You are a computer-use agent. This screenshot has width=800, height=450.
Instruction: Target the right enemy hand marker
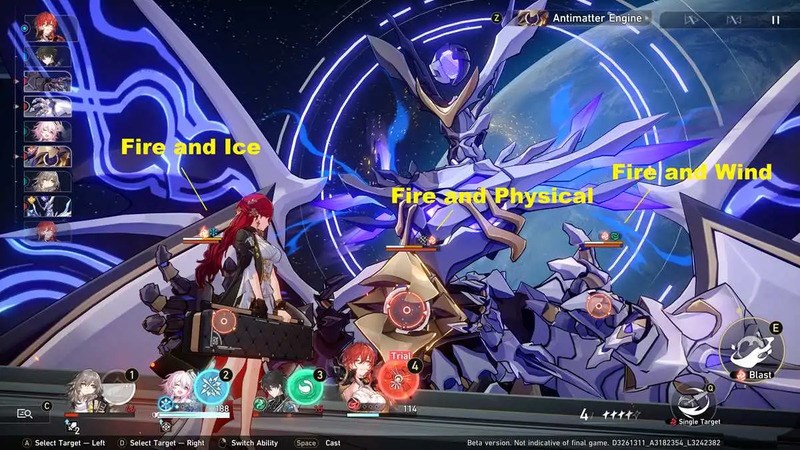pyautogui.click(x=598, y=304)
